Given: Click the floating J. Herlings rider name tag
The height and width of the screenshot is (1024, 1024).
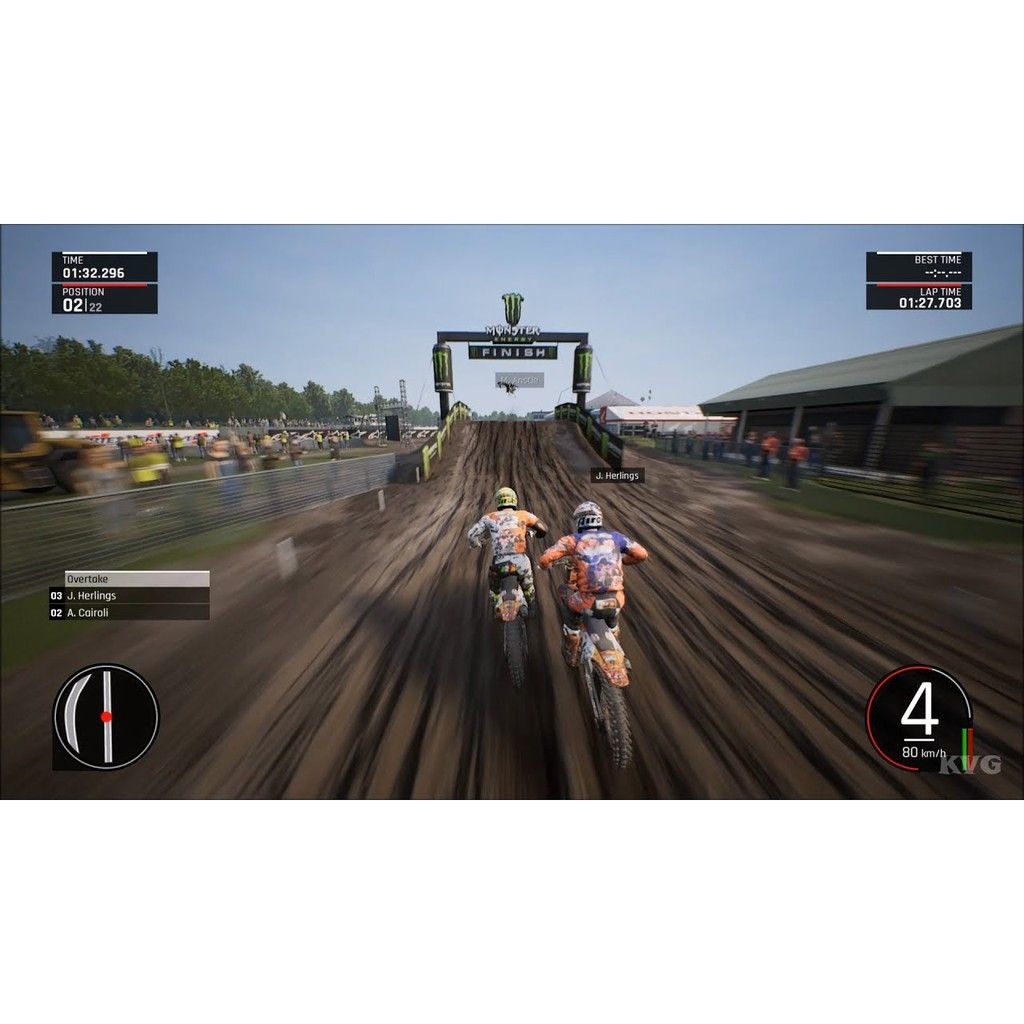Looking at the screenshot, I should coord(617,476).
